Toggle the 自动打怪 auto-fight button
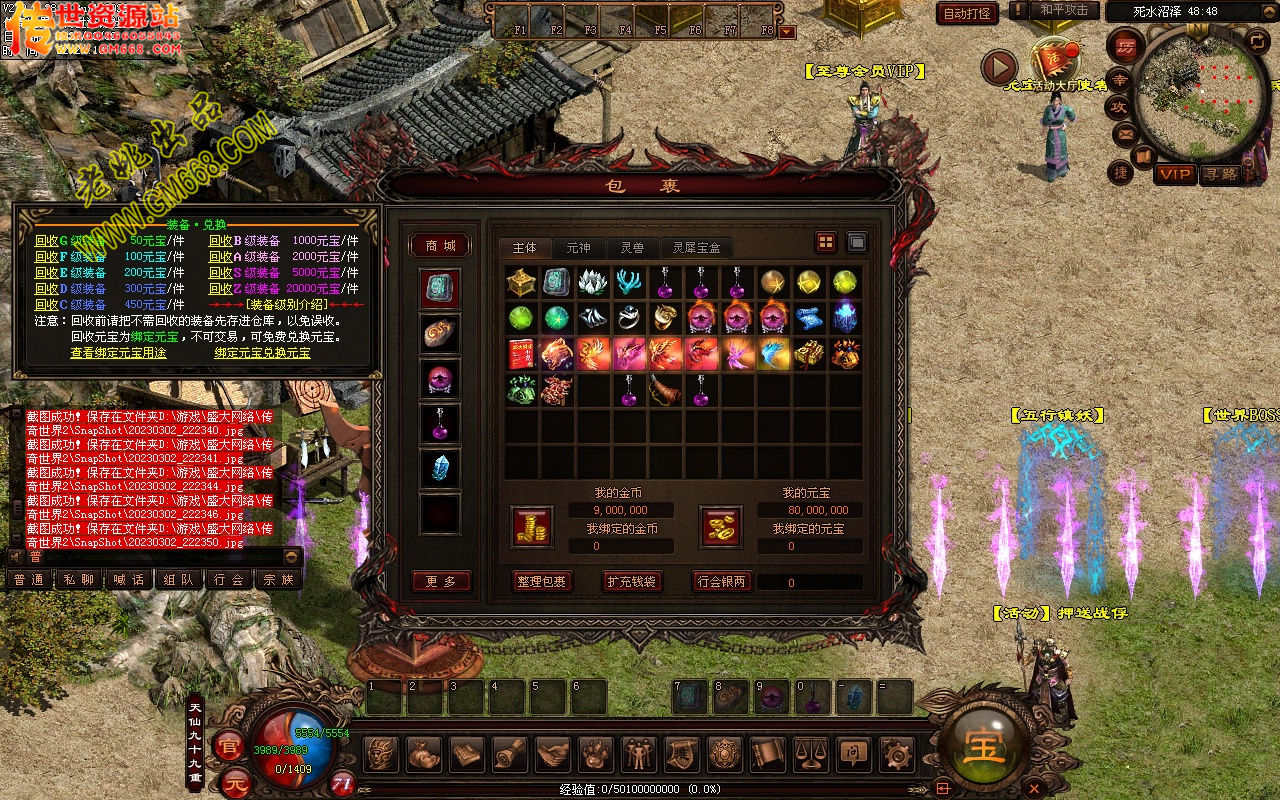Screen dimensions: 1280x800 pyautogui.click(x=968, y=13)
